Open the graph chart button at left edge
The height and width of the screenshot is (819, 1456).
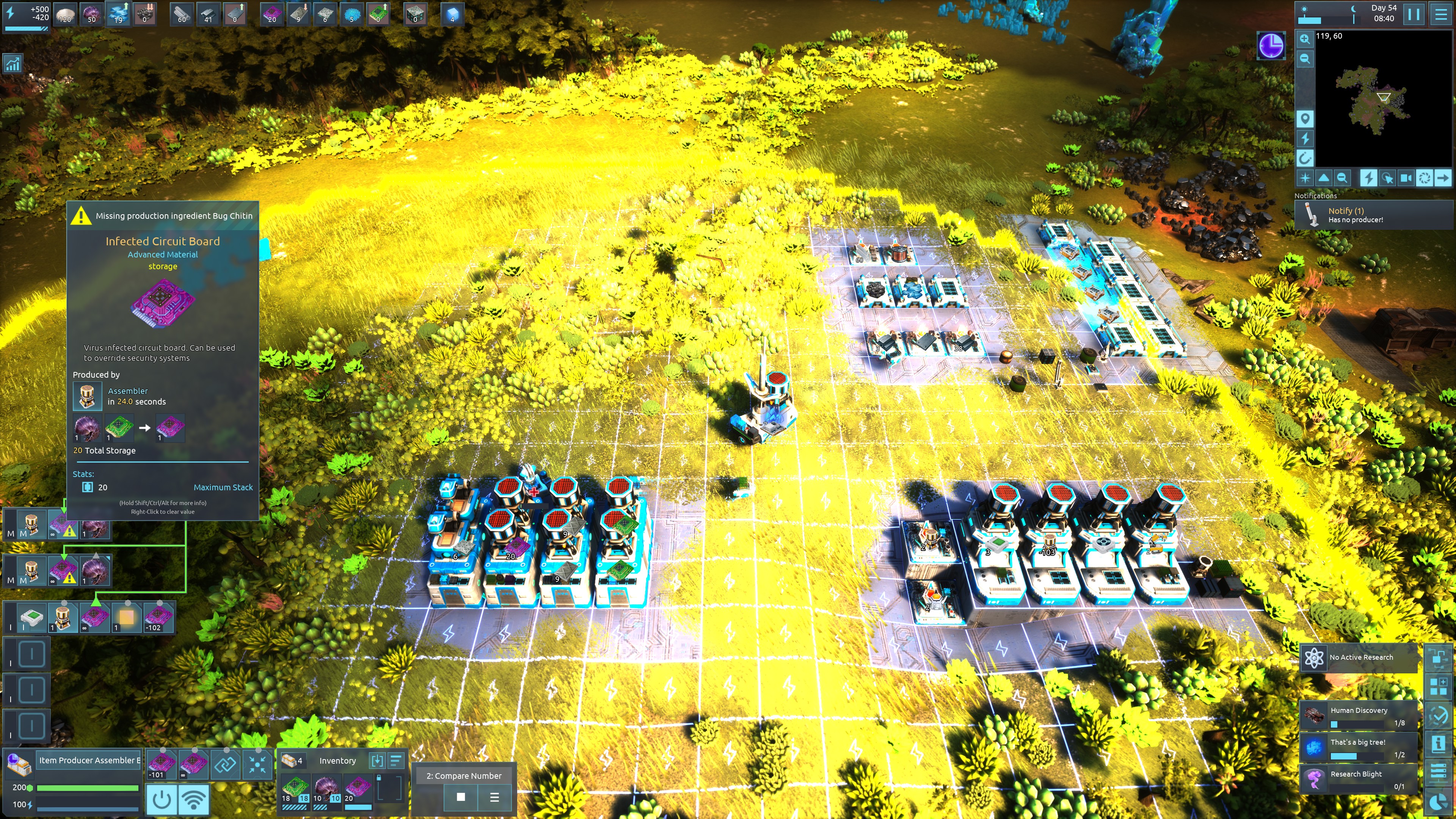point(13,64)
